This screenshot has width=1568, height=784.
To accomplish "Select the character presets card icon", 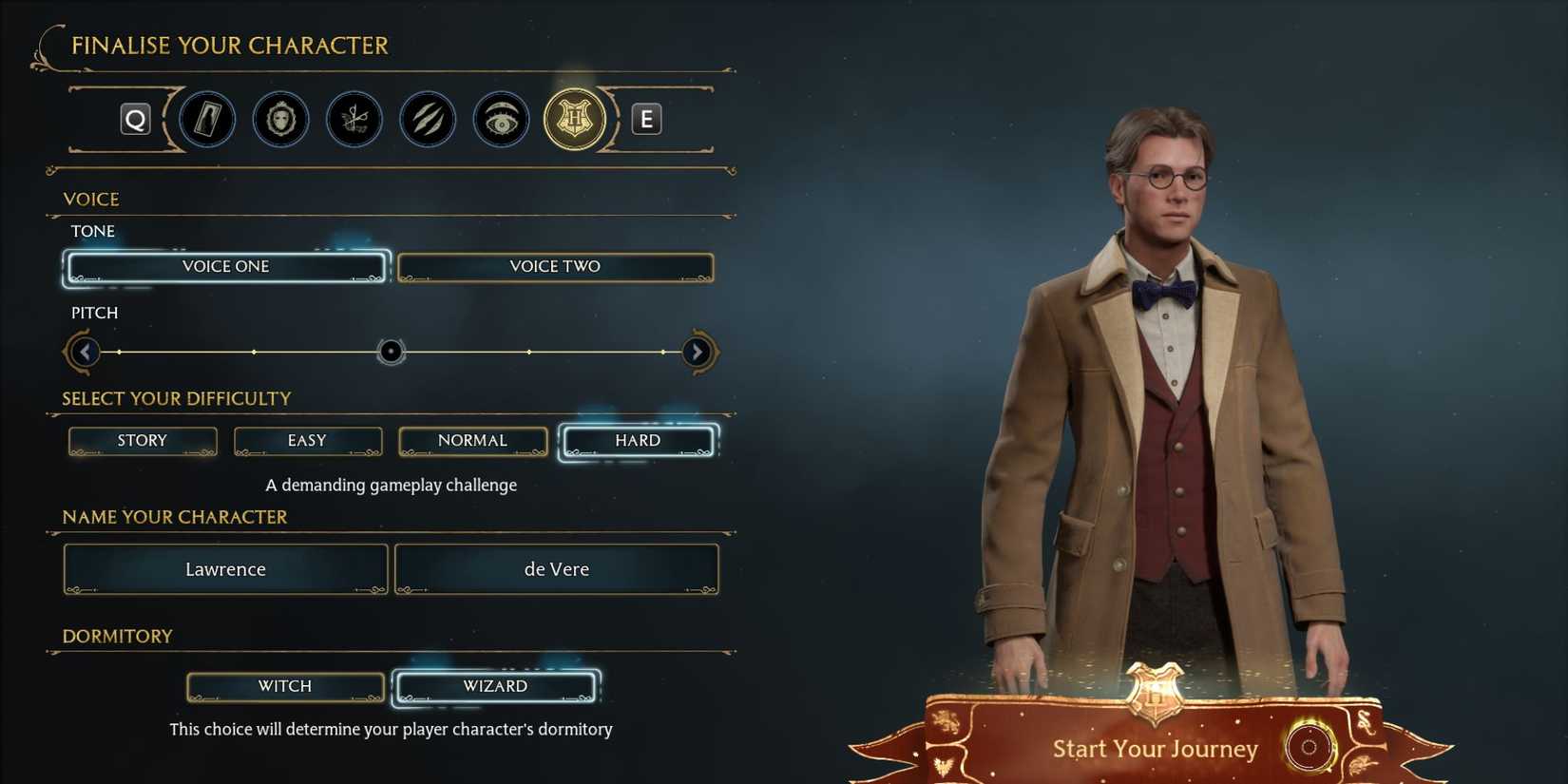I will click(x=207, y=119).
